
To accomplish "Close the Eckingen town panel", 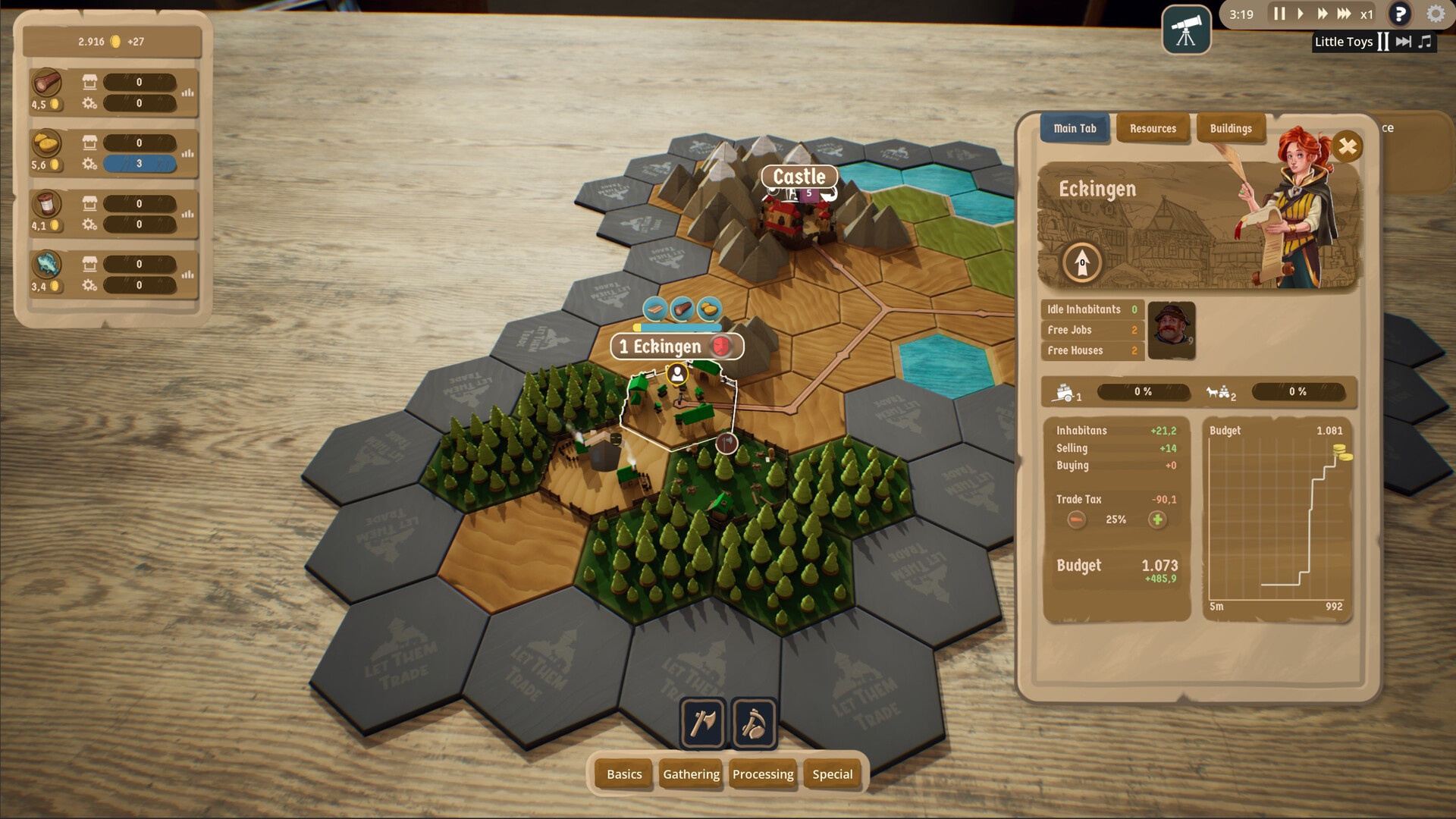I will tap(1348, 146).
